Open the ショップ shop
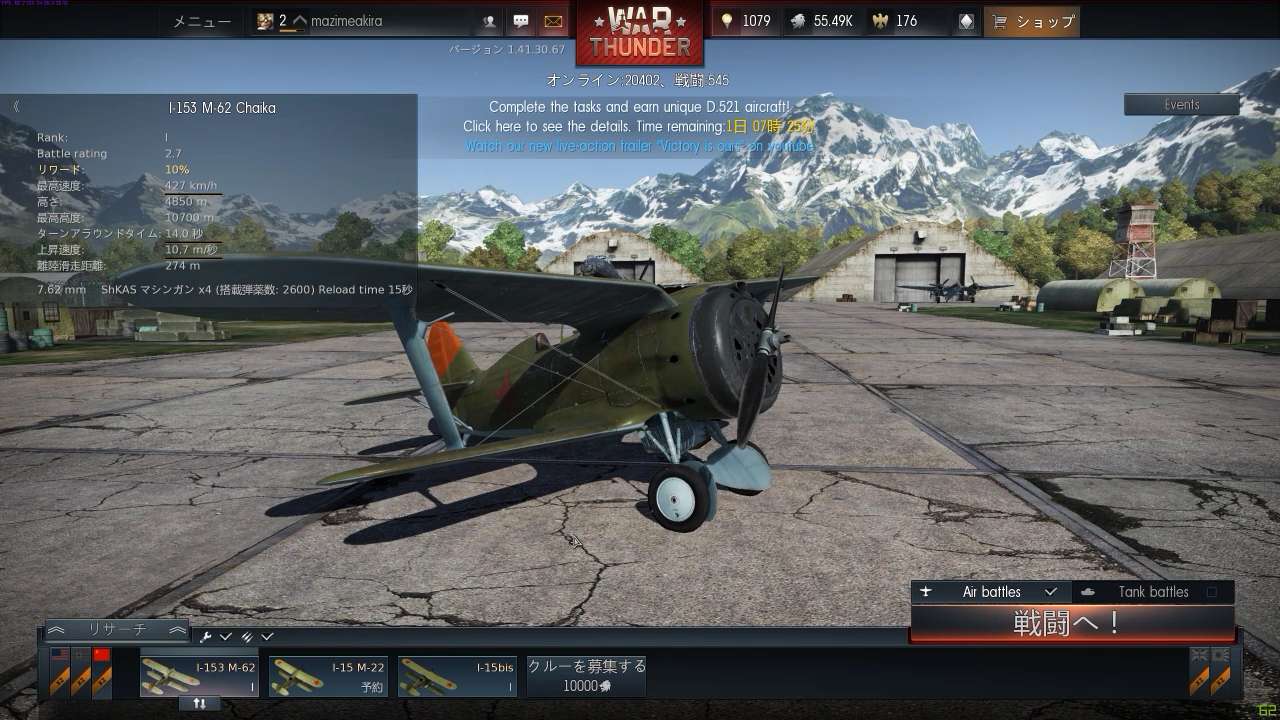1280x720 pixels. coord(1031,21)
